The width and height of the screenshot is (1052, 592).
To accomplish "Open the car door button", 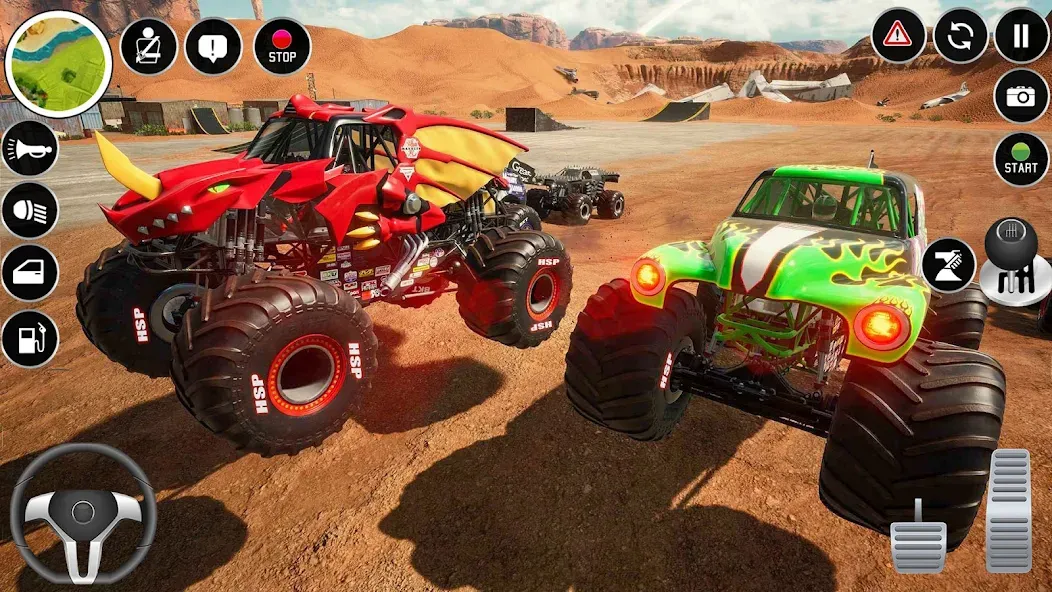I will [30, 273].
